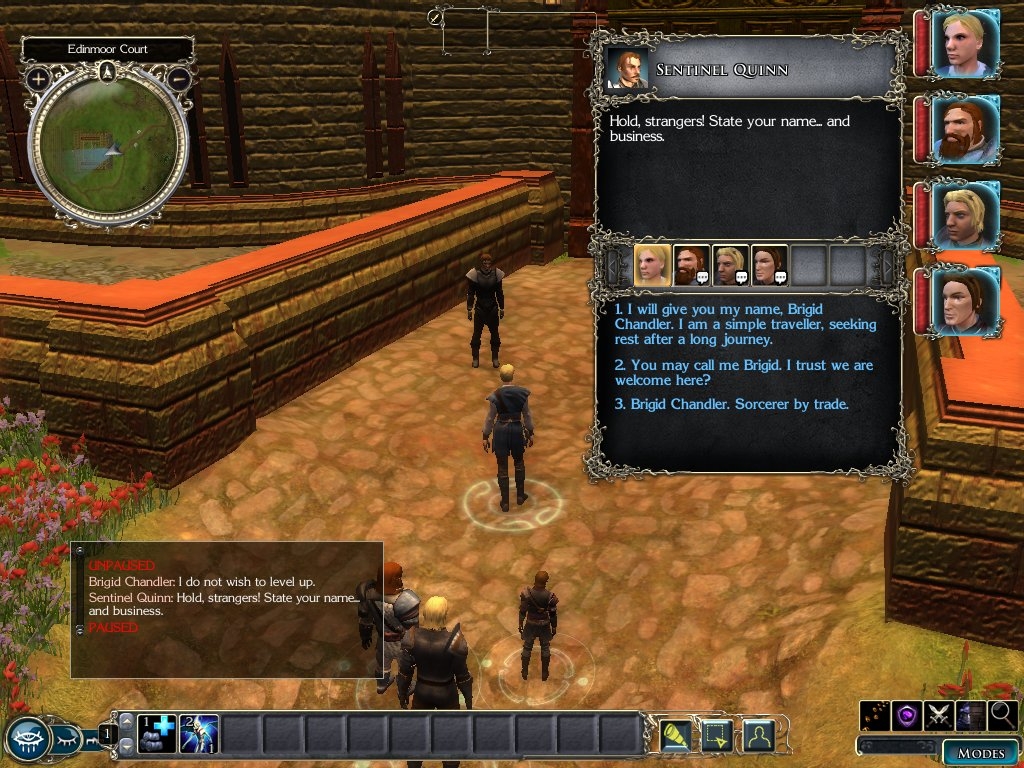Open the Modes menu
This screenshot has width=1024, height=768.
[x=980, y=753]
